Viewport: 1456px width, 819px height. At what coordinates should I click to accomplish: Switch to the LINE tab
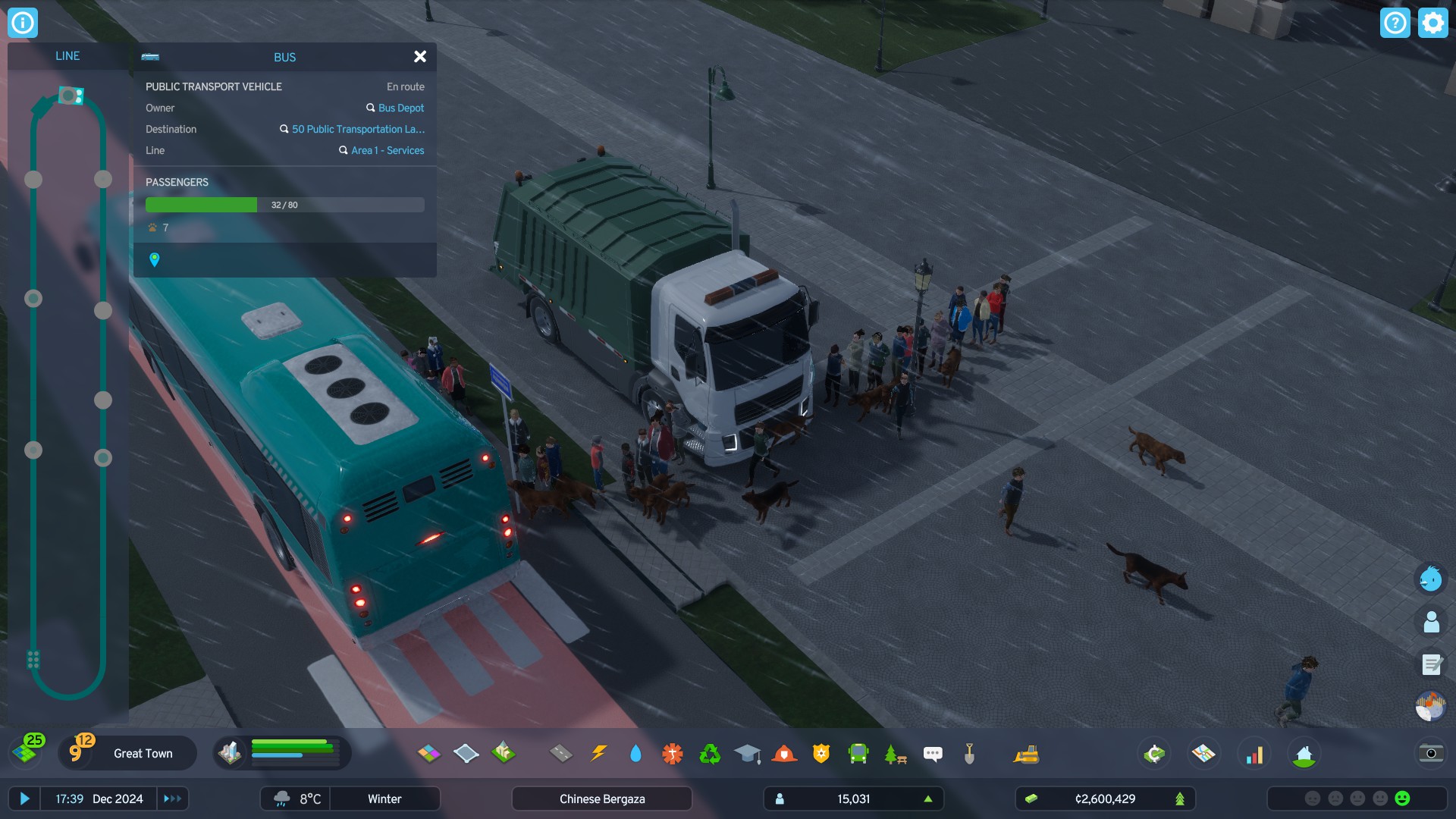click(x=68, y=55)
